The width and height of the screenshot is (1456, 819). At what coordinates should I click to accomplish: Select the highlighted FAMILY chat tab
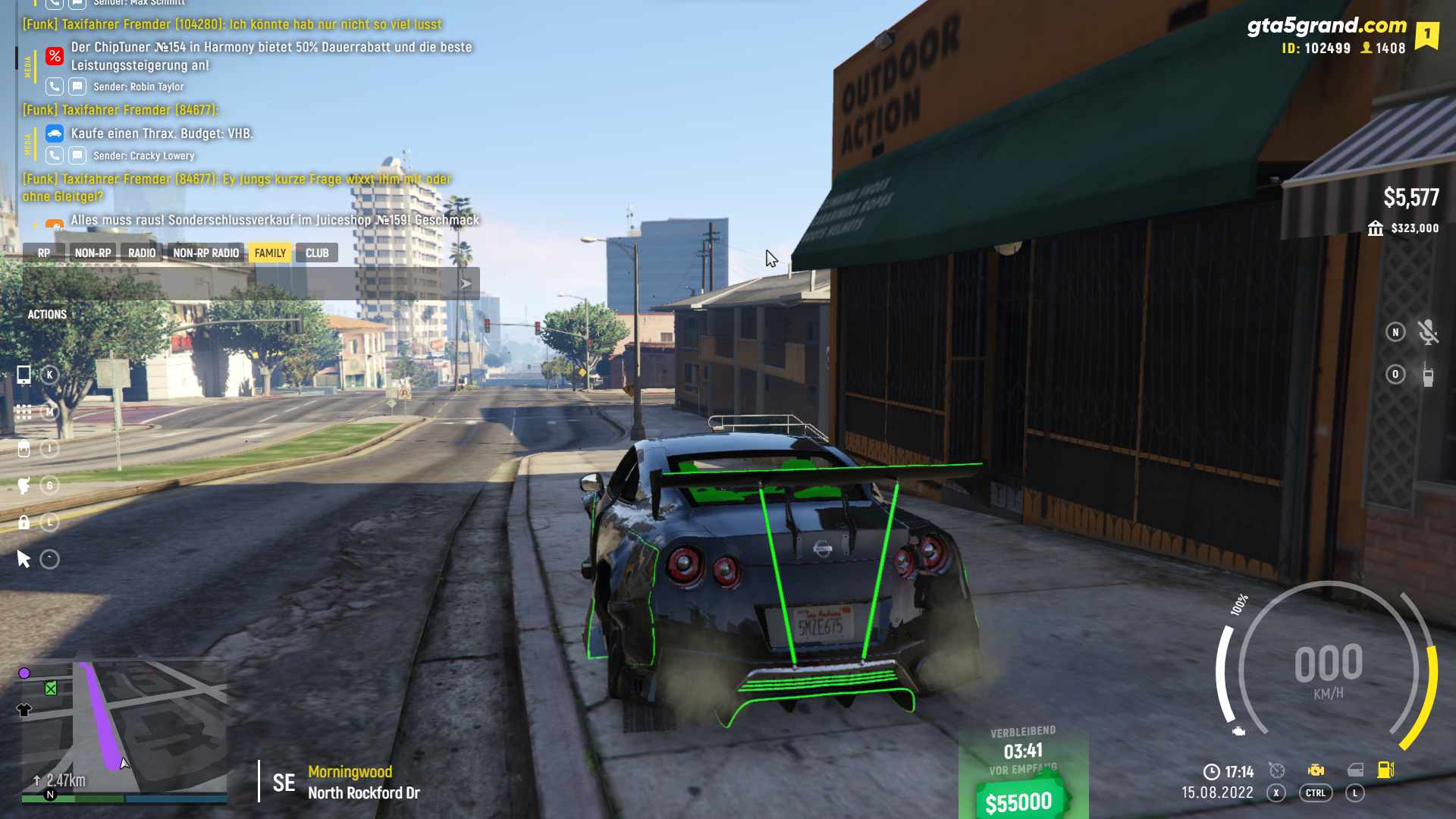click(x=270, y=253)
